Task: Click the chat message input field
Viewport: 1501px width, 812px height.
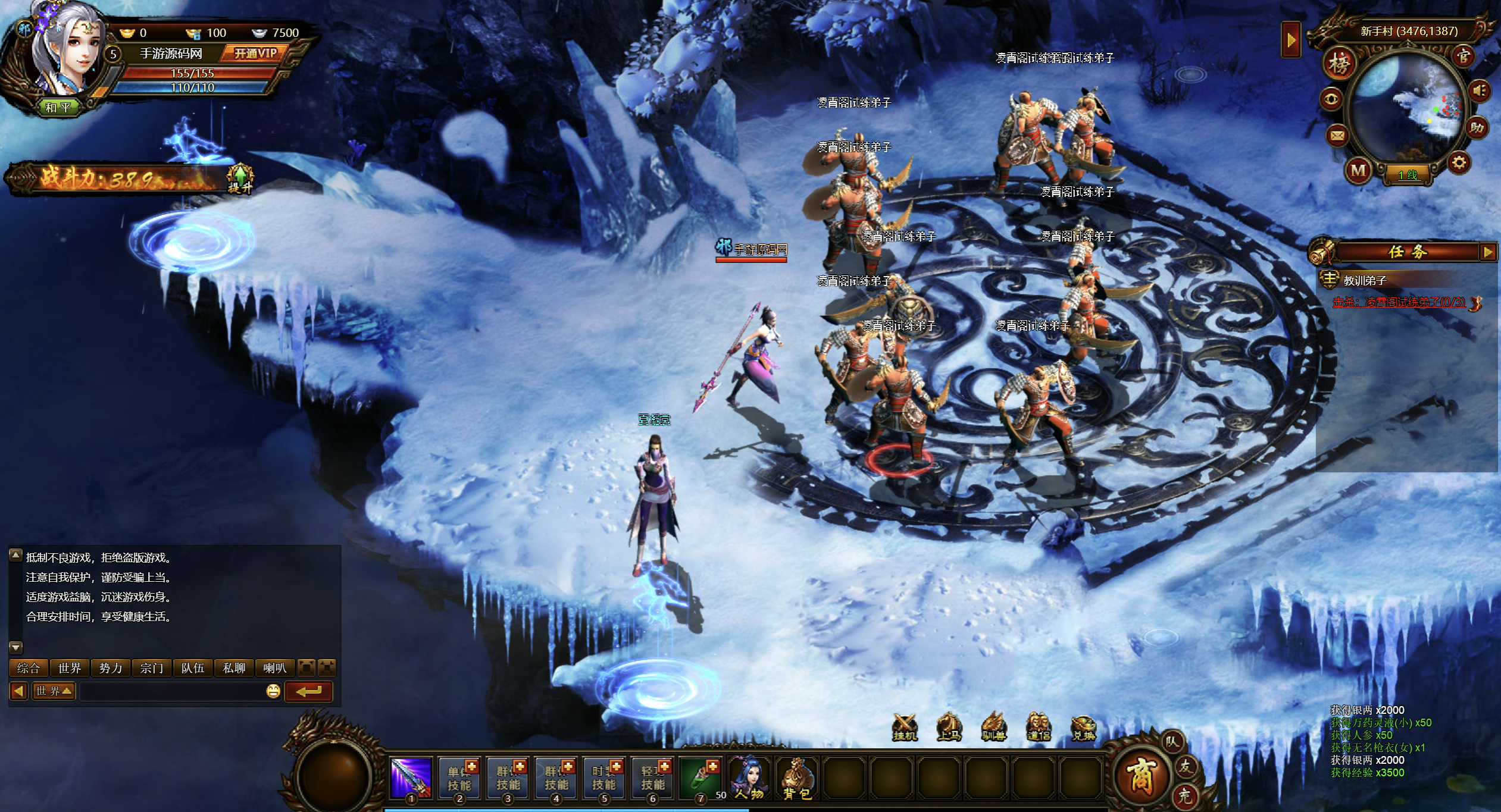Action: coord(173,691)
